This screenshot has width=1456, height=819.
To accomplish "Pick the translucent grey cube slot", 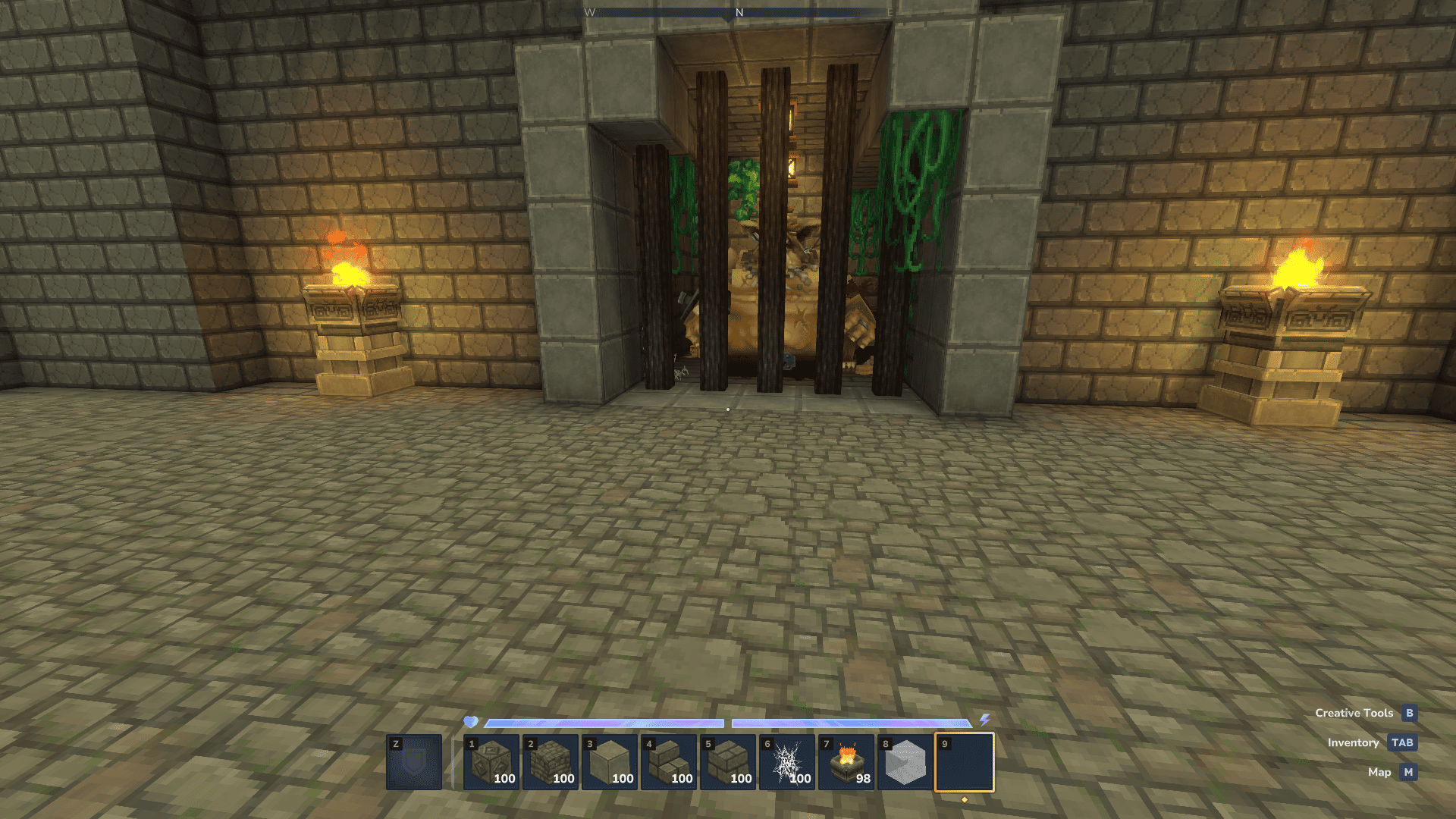I will coord(905,762).
